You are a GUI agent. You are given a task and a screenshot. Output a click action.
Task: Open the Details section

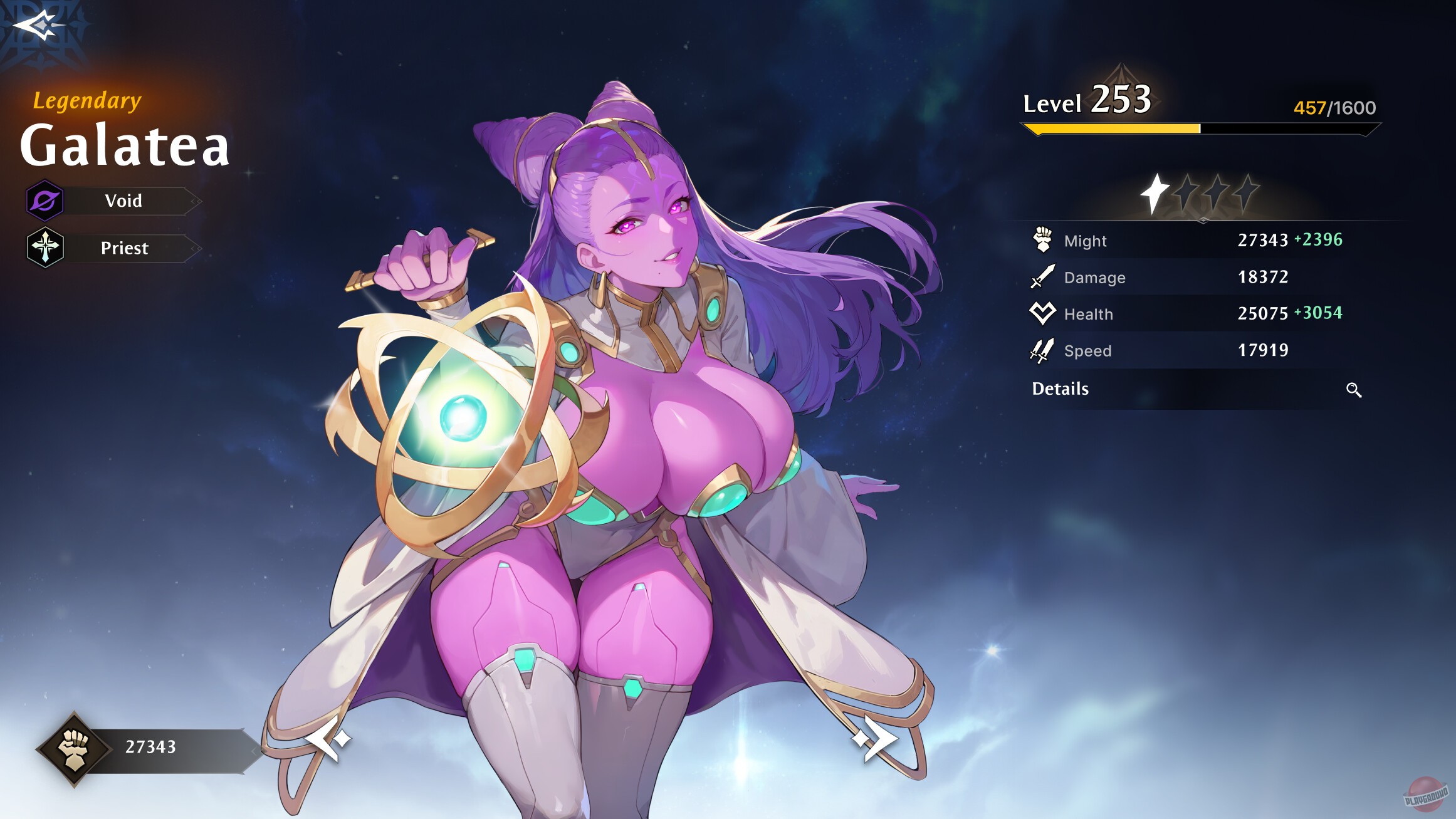tap(1061, 389)
